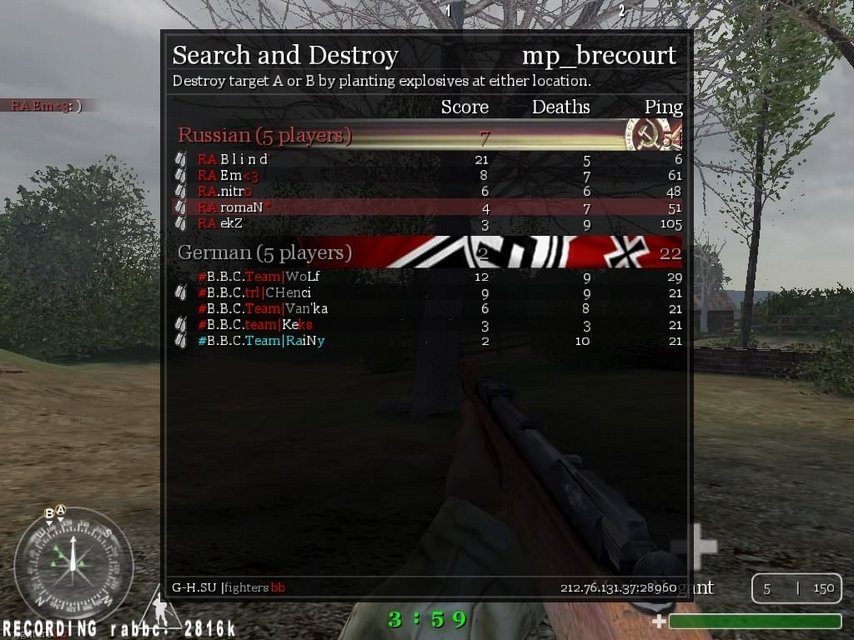The height and width of the screenshot is (640, 854).
Task: Select #B.B.C.Team|WoLf on the German team
Action: pos(259,276)
